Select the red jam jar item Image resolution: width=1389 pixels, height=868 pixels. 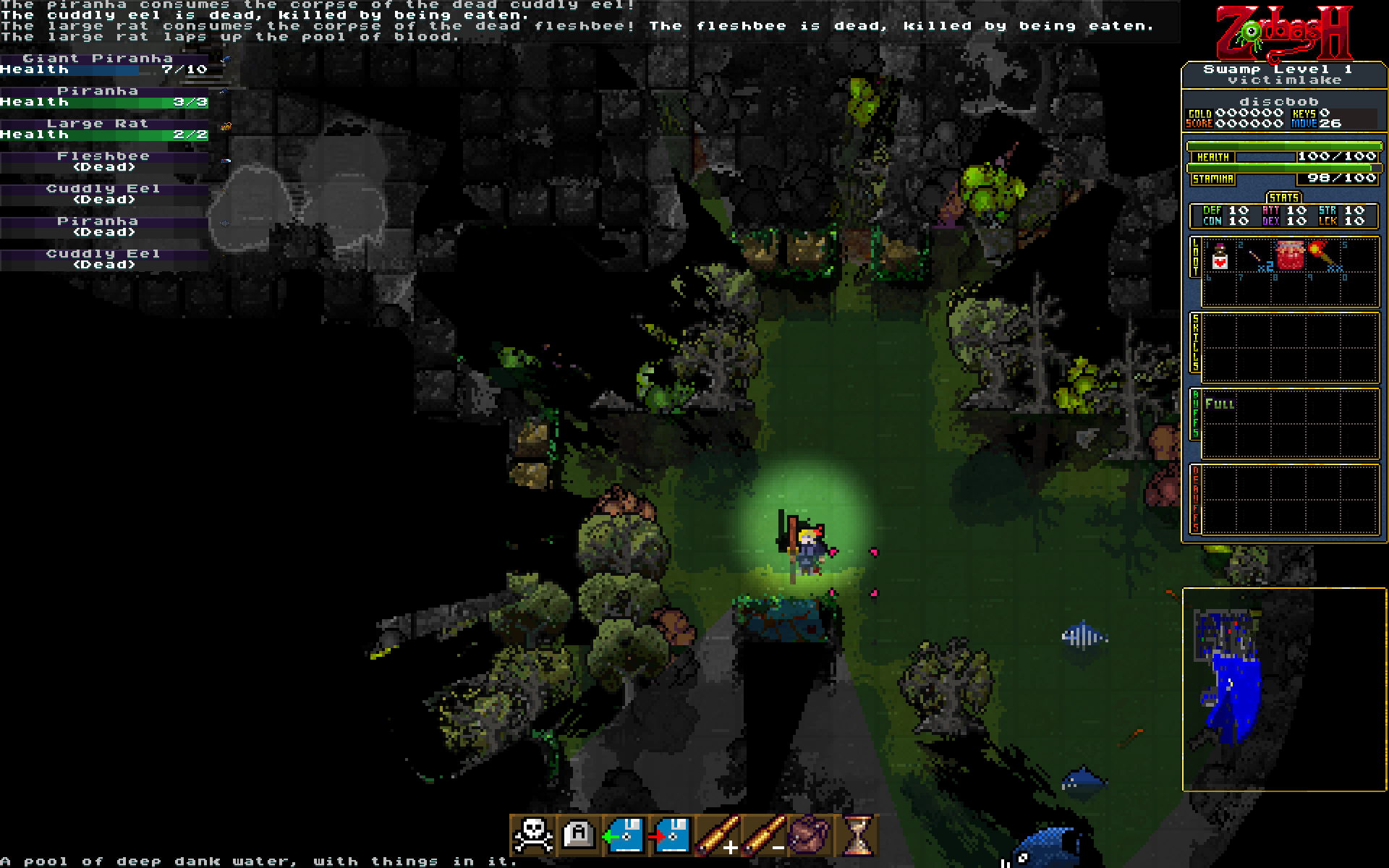[x=1291, y=255]
